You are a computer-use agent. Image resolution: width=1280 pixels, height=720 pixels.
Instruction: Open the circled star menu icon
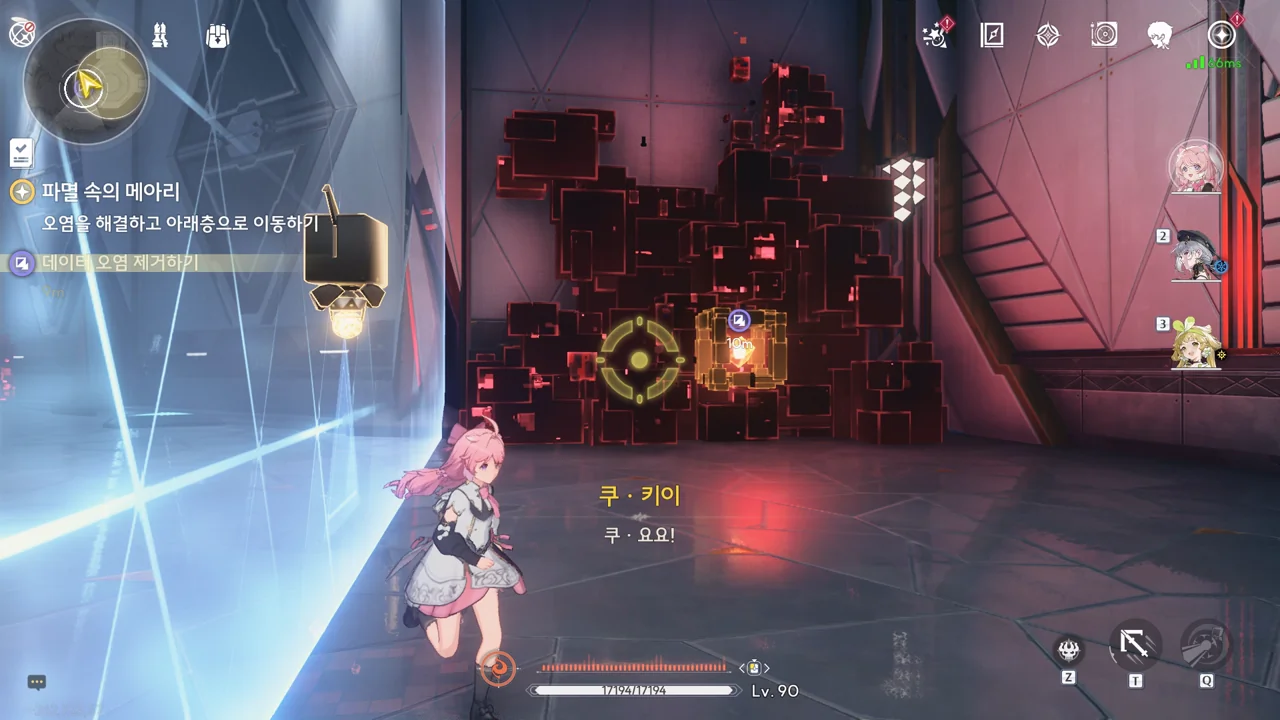pyautogui.click(x=1221, y=36)
